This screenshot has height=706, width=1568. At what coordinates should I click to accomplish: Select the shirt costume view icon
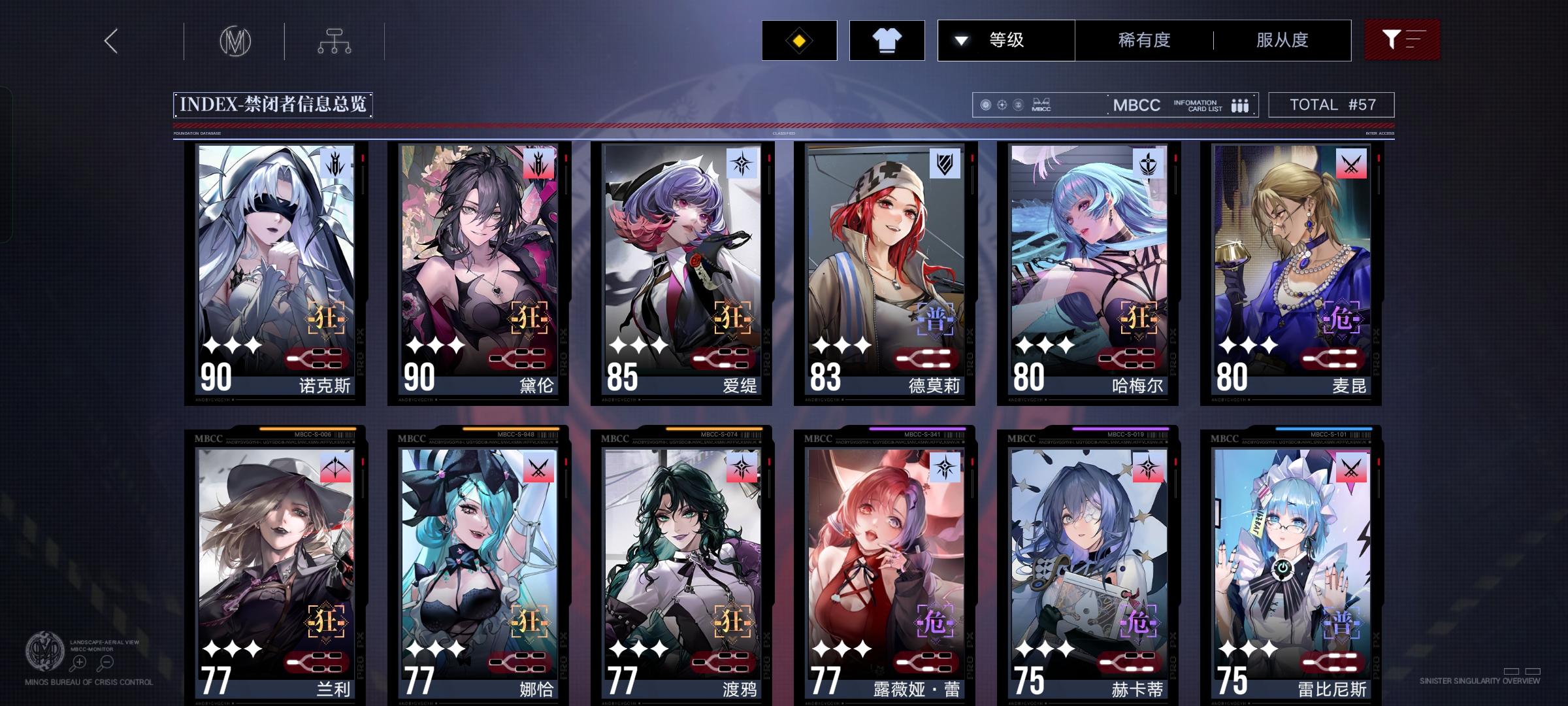click(887, 40)
